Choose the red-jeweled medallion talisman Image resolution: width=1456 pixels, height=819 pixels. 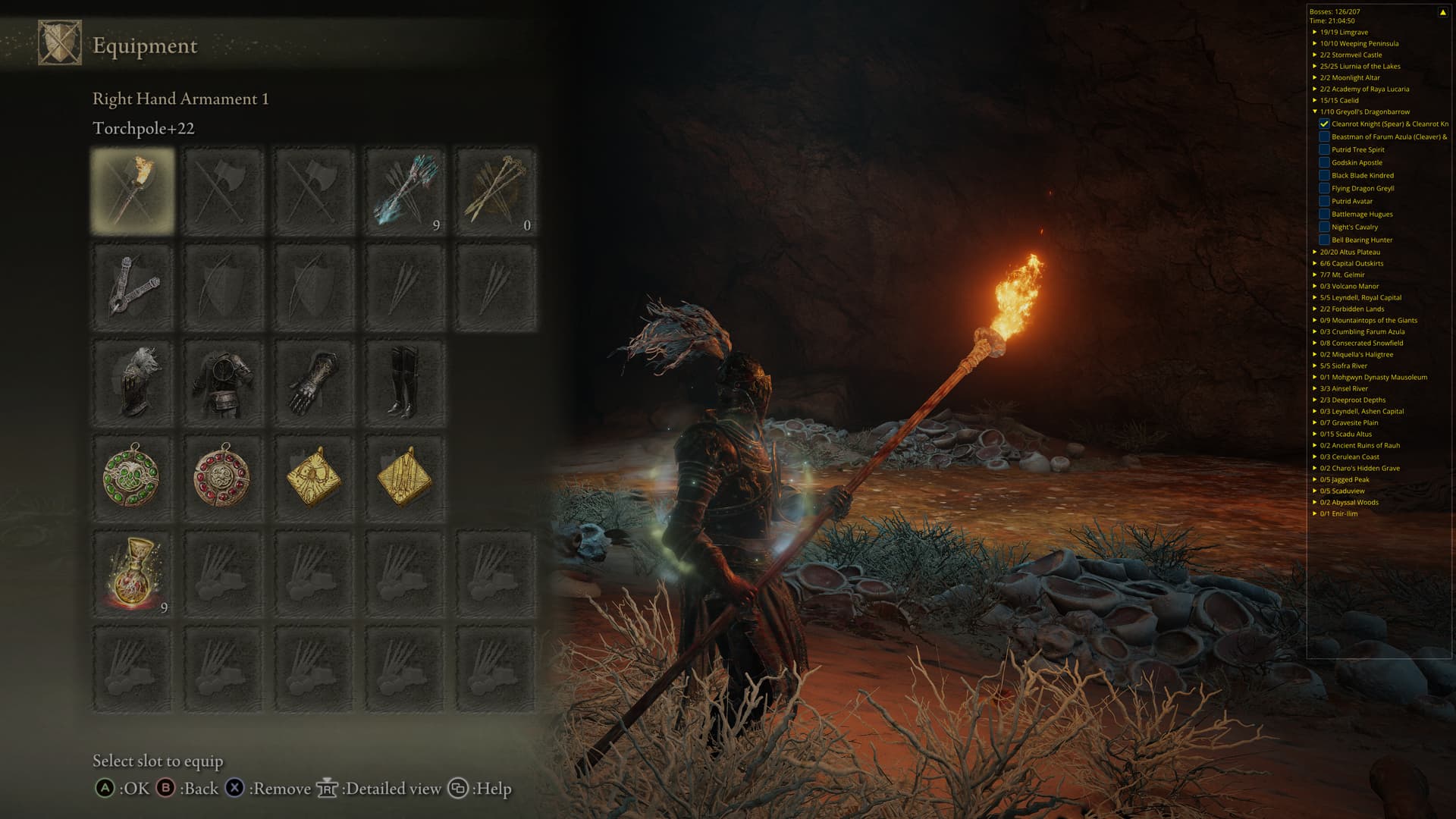click(223, 477)
